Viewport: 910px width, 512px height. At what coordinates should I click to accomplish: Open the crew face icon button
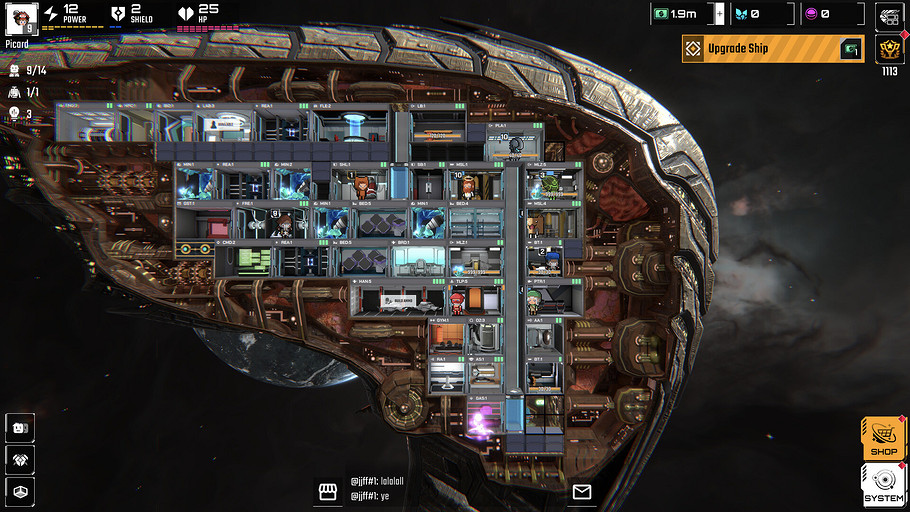[21, 427]
